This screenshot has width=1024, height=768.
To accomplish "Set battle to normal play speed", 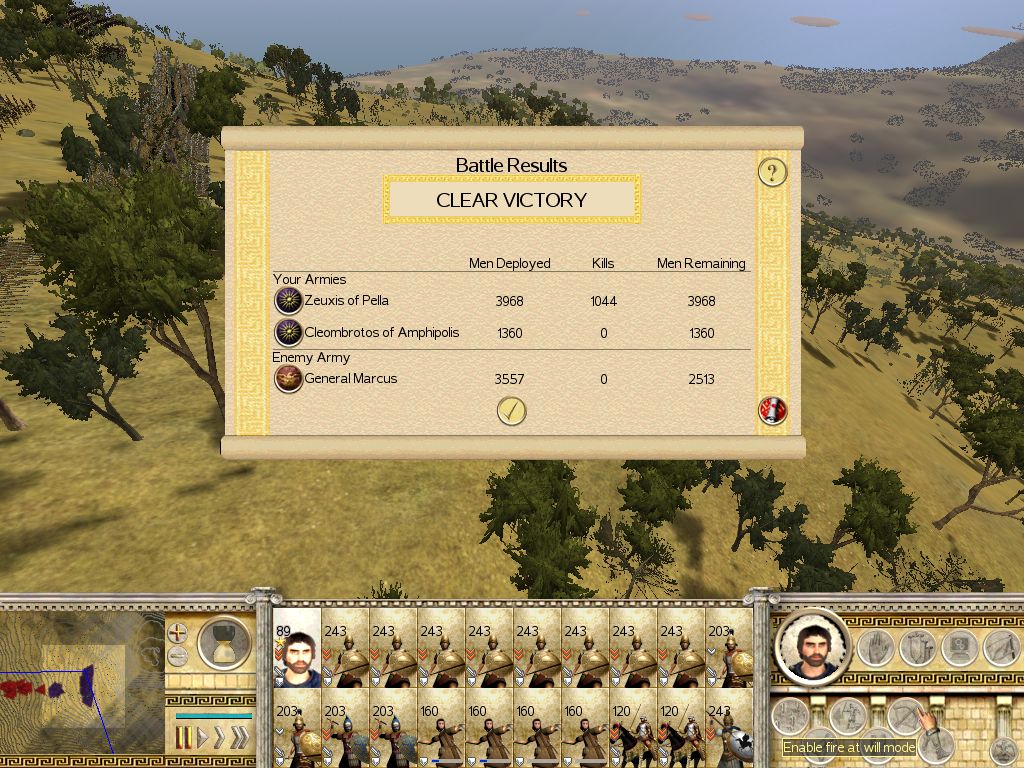I will click(x=203, y=738).
